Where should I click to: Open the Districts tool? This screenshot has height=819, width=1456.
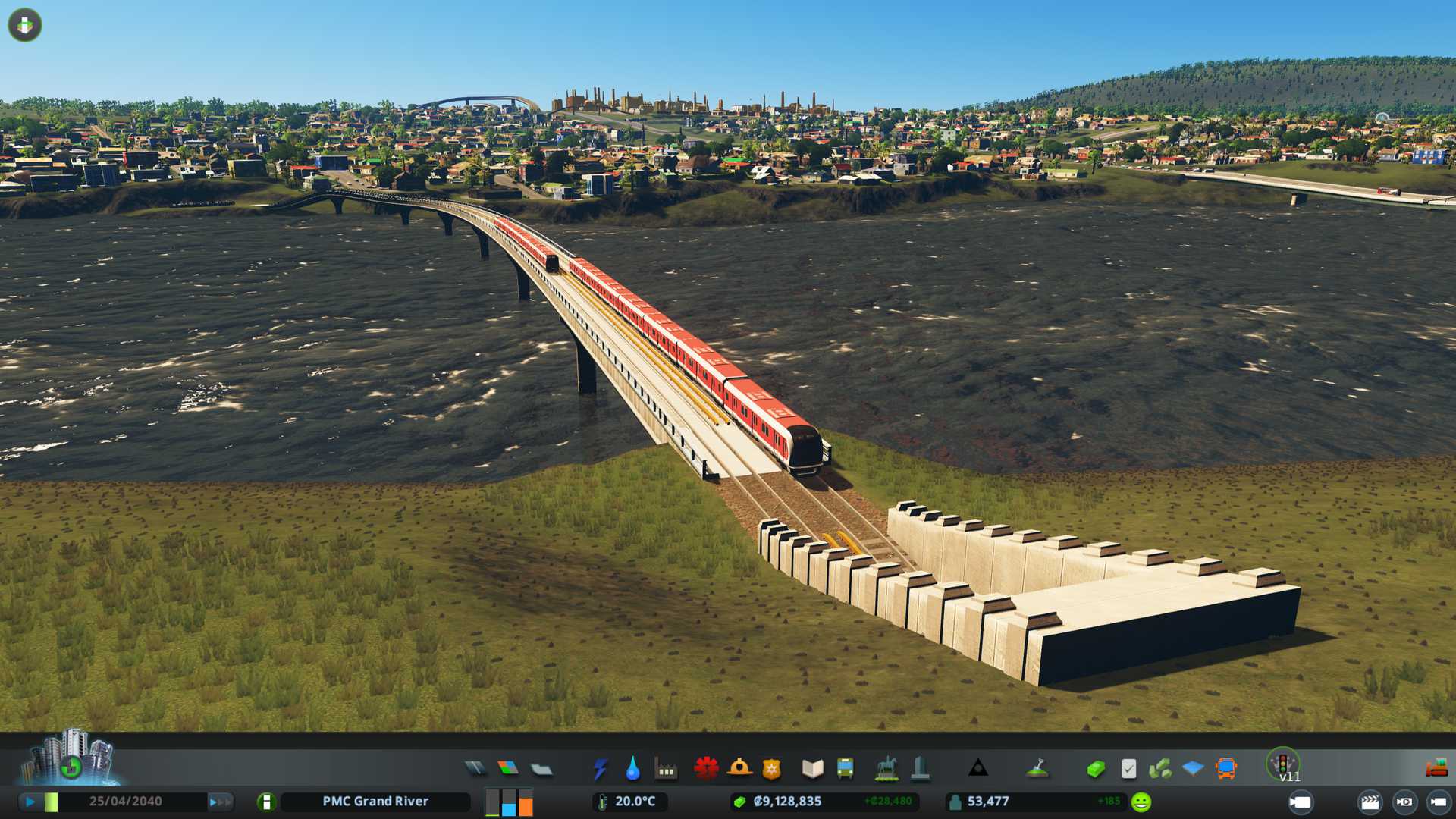click(541, 769)
